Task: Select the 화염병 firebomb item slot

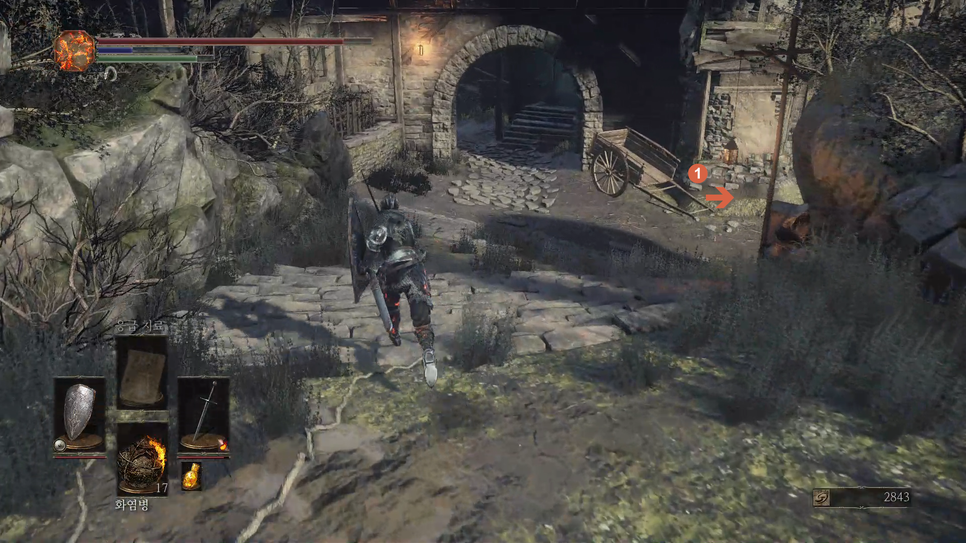Action: [141, 460]
